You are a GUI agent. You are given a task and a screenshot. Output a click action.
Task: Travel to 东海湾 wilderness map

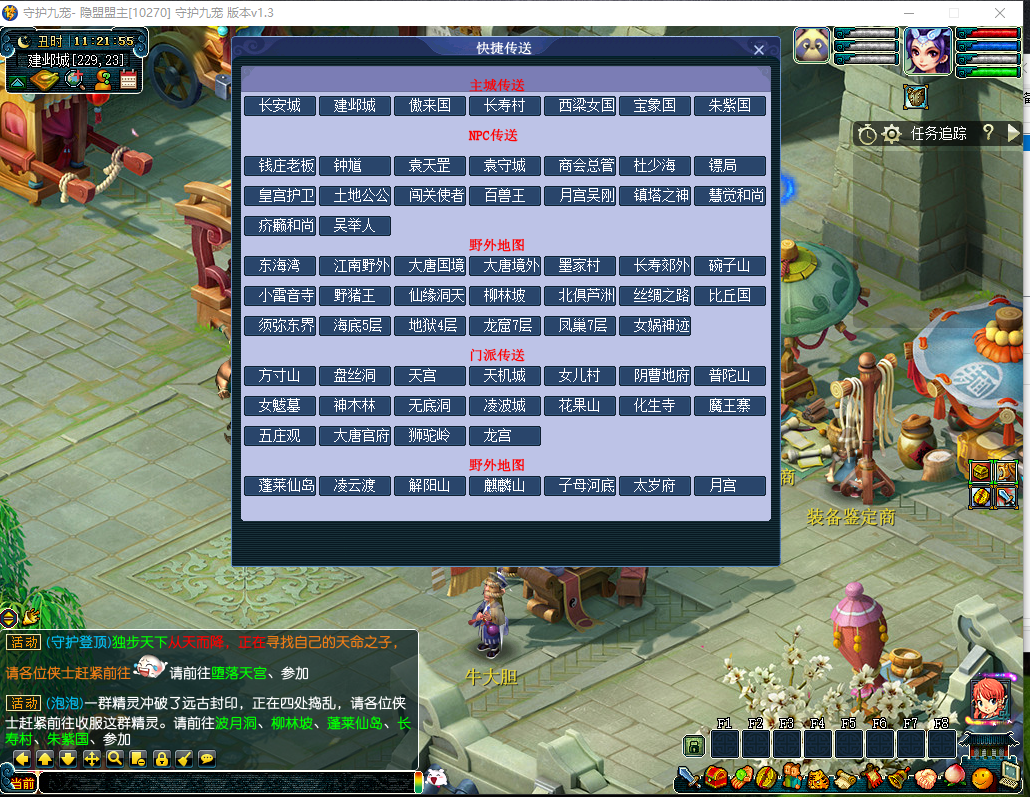pos(280,266)
